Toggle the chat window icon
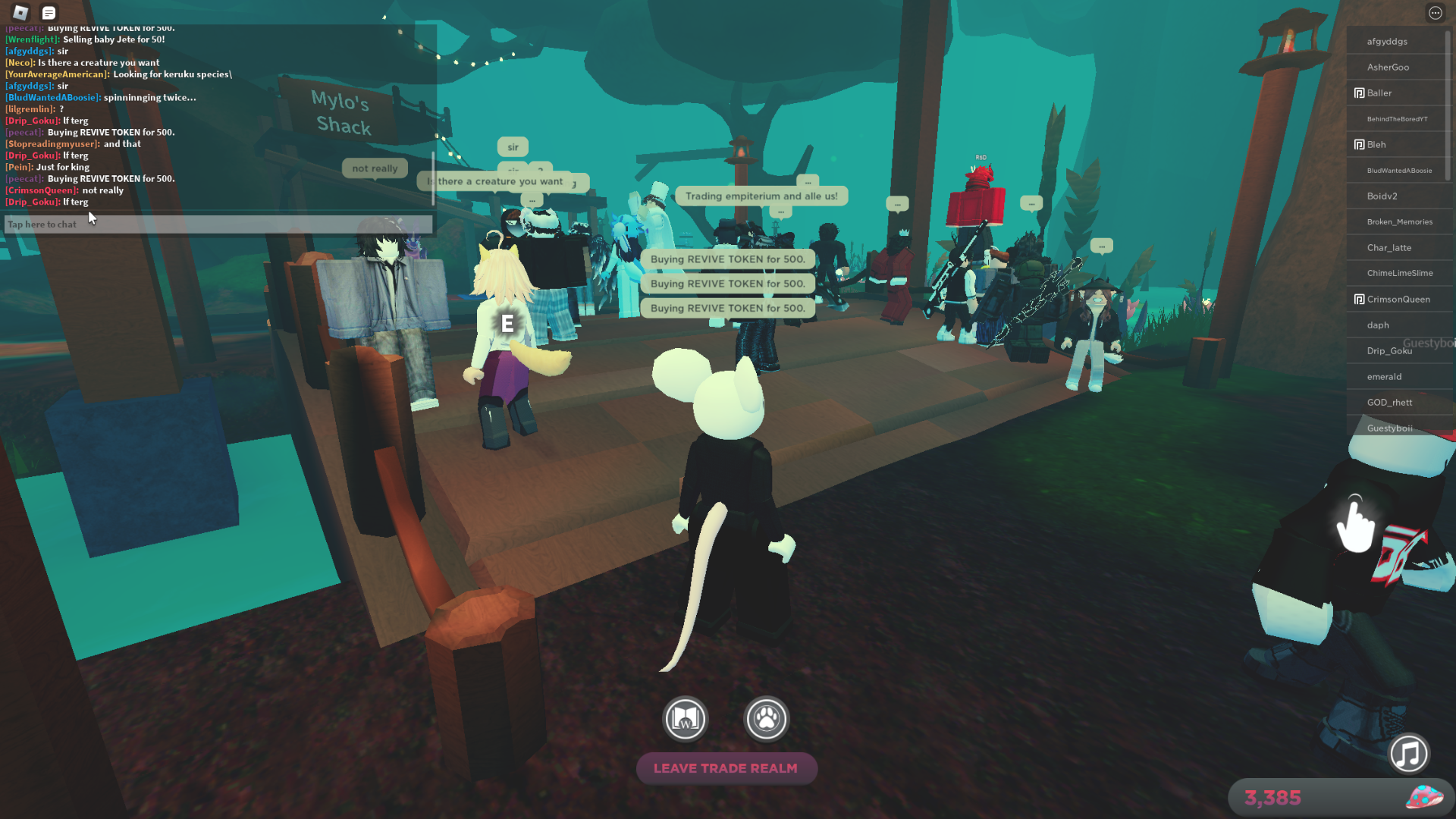 [x=49, y=13]
